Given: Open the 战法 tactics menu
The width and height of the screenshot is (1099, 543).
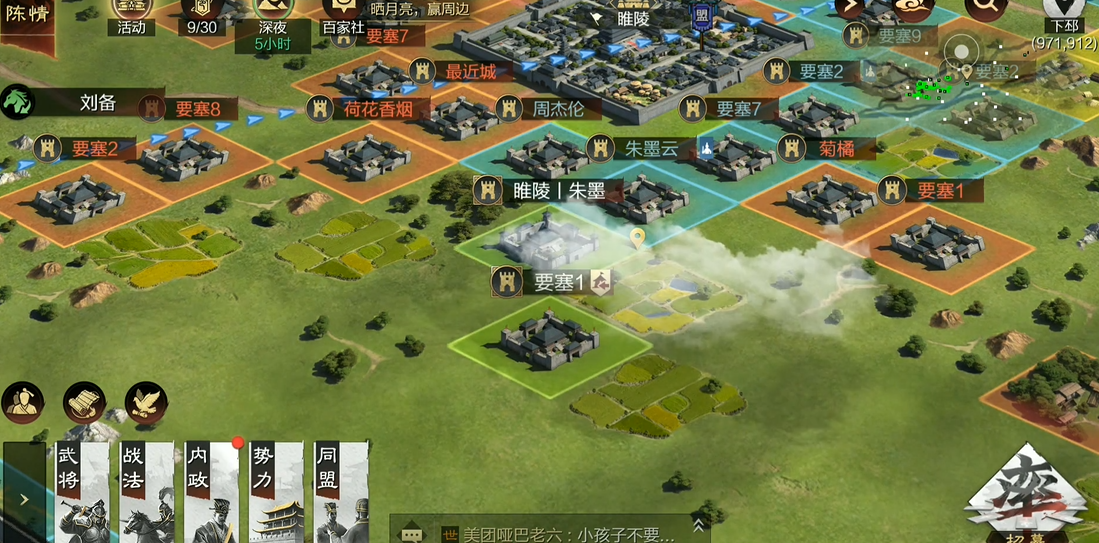Looking at the screenshot, I should point(146,492).
